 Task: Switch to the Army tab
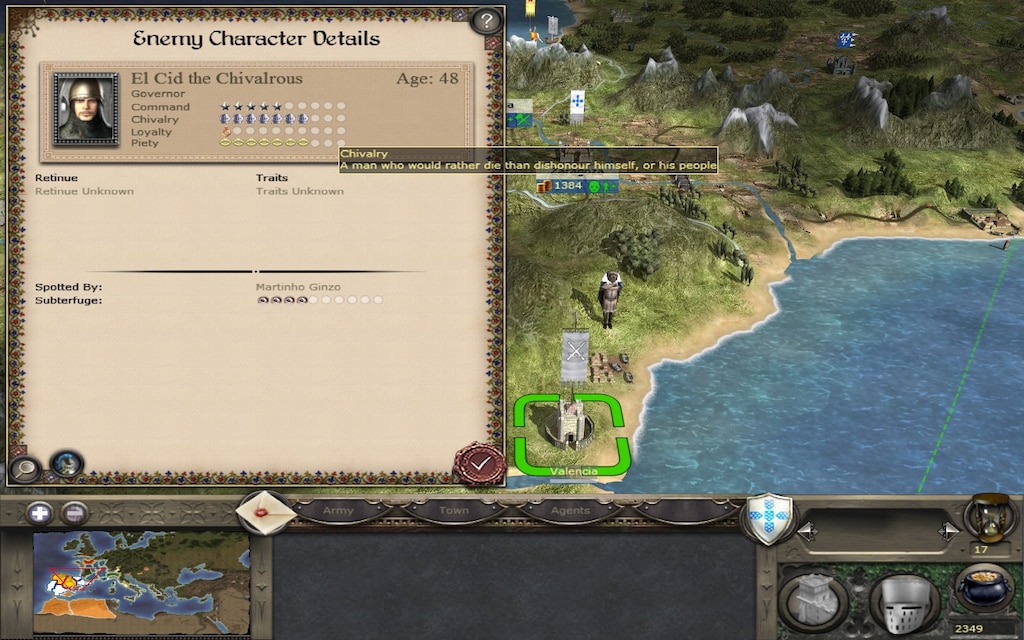pyautogui.click(x=339, y=511)
